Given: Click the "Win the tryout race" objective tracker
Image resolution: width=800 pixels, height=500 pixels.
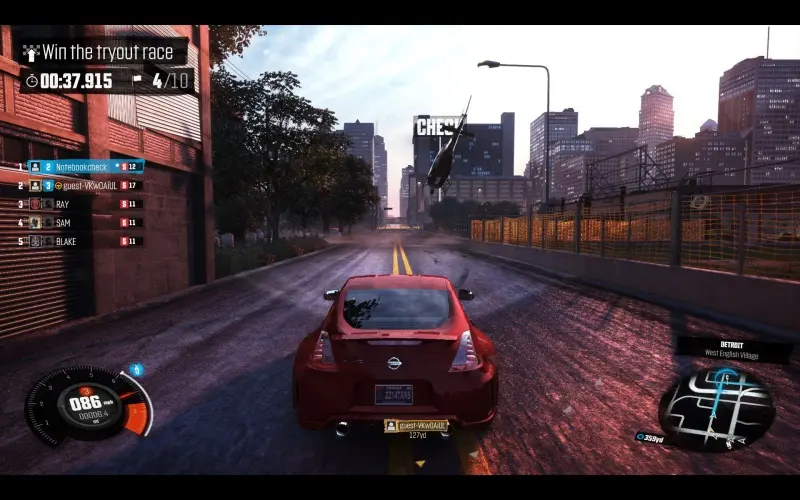Looking at the screenshot, I should tap(104, 52).
